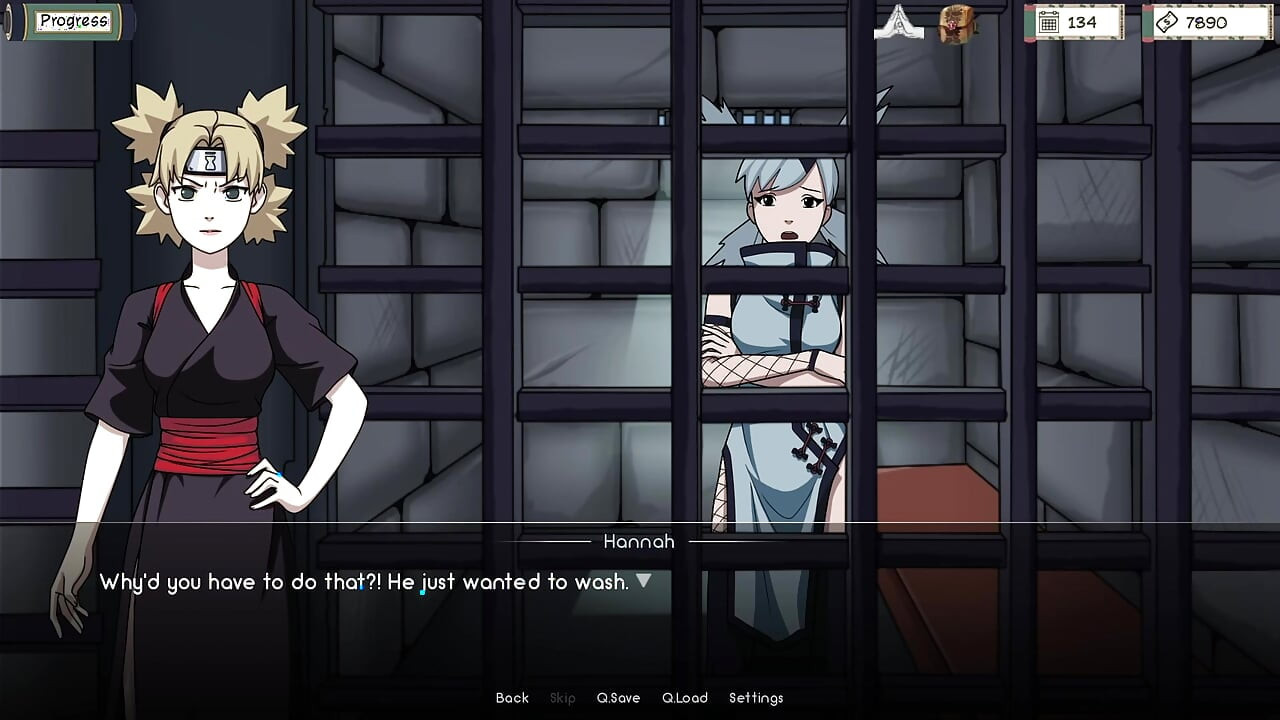Go Back in the dialogue

click(512, 698)
